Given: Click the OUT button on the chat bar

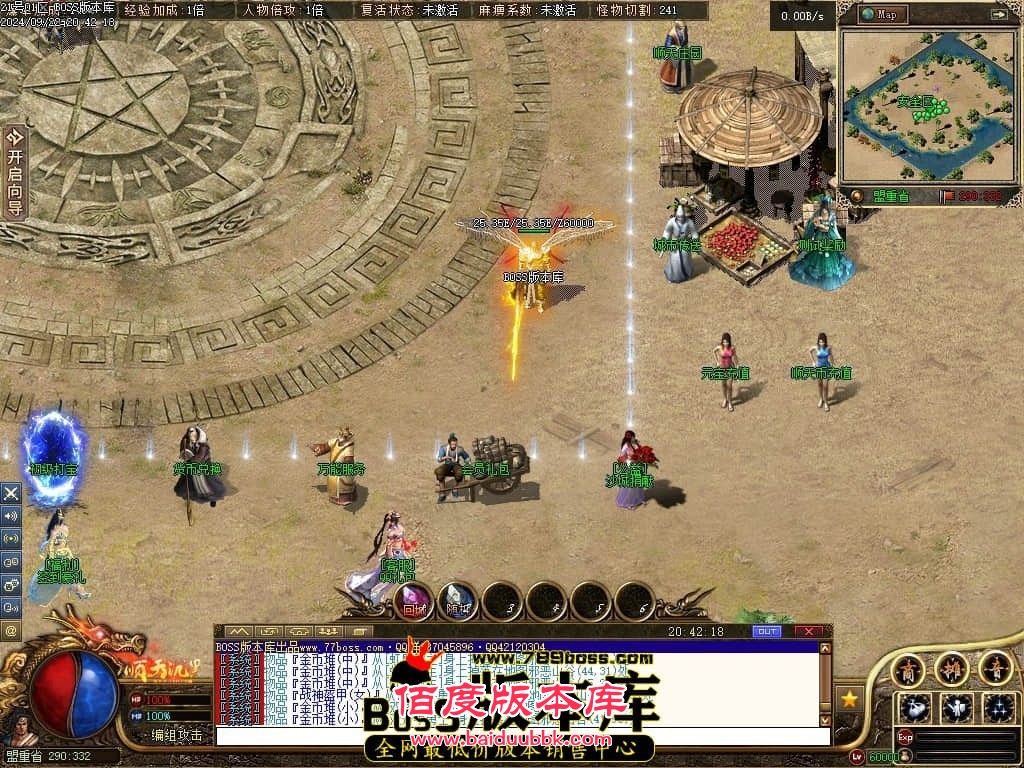Looking at the screenshot, I should 766,632.
